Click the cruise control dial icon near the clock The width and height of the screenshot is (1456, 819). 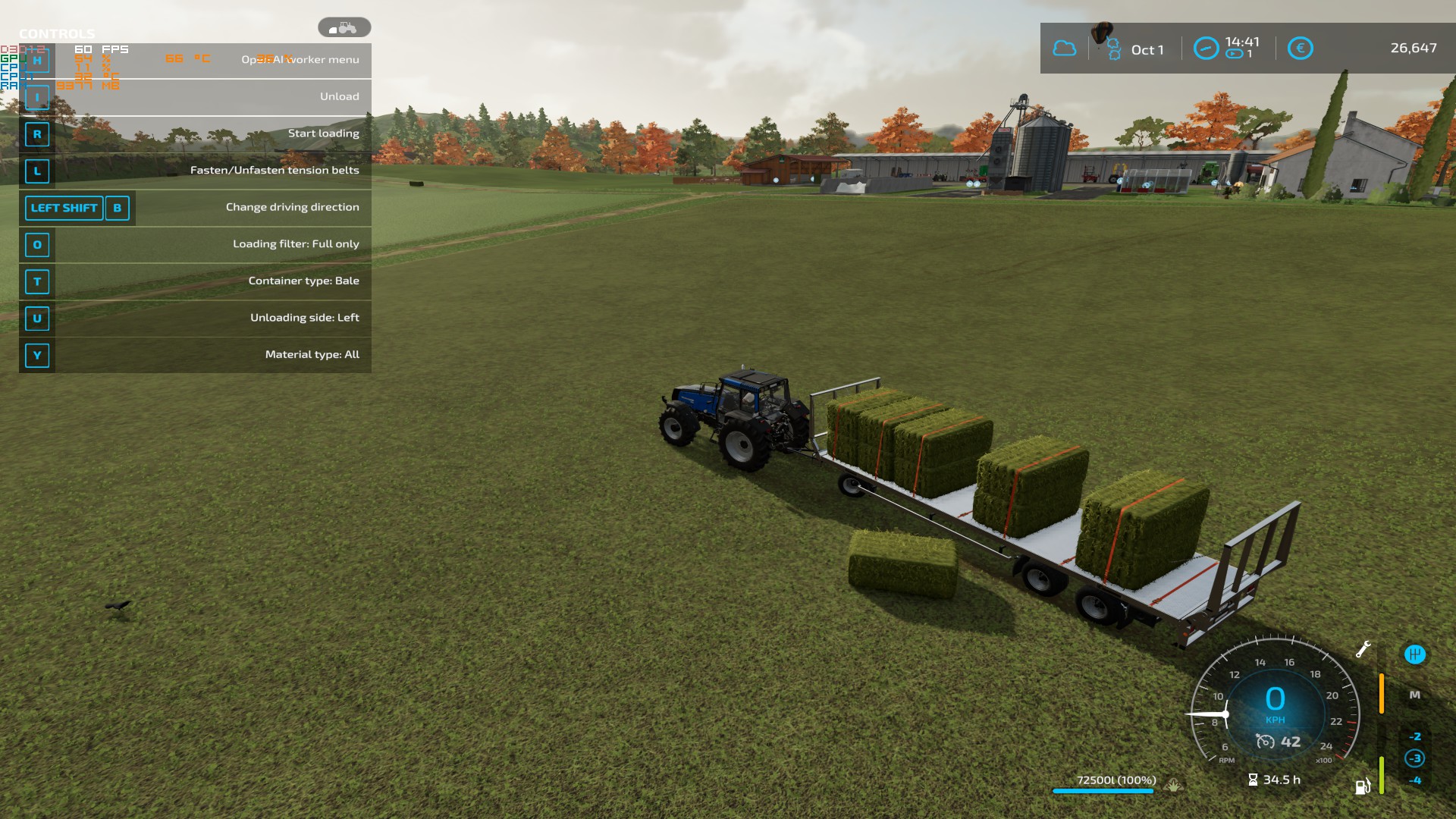1206,46
